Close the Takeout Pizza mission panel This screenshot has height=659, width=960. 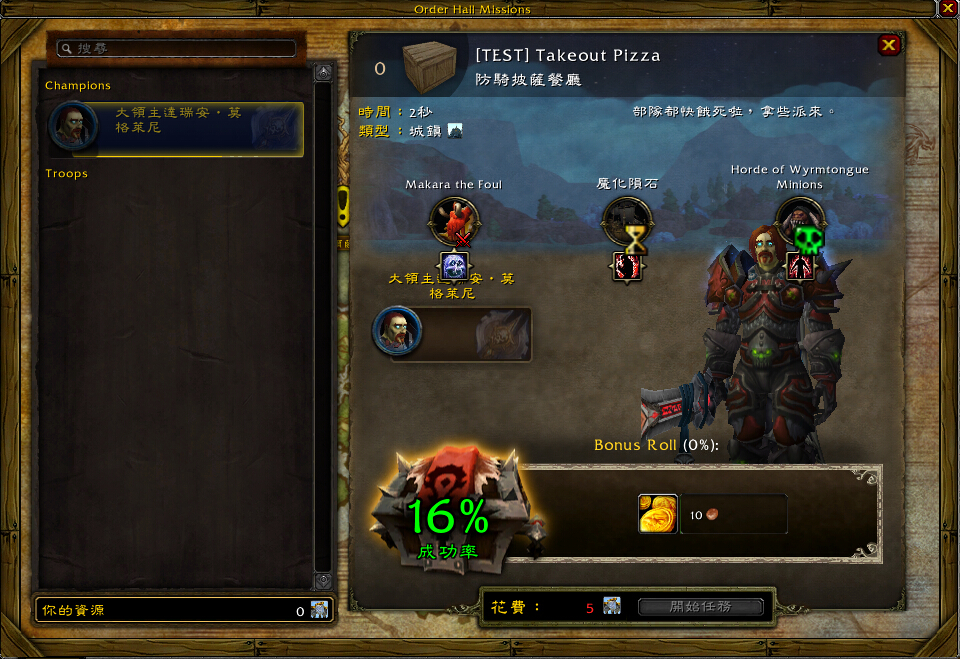tap(888, 45)
